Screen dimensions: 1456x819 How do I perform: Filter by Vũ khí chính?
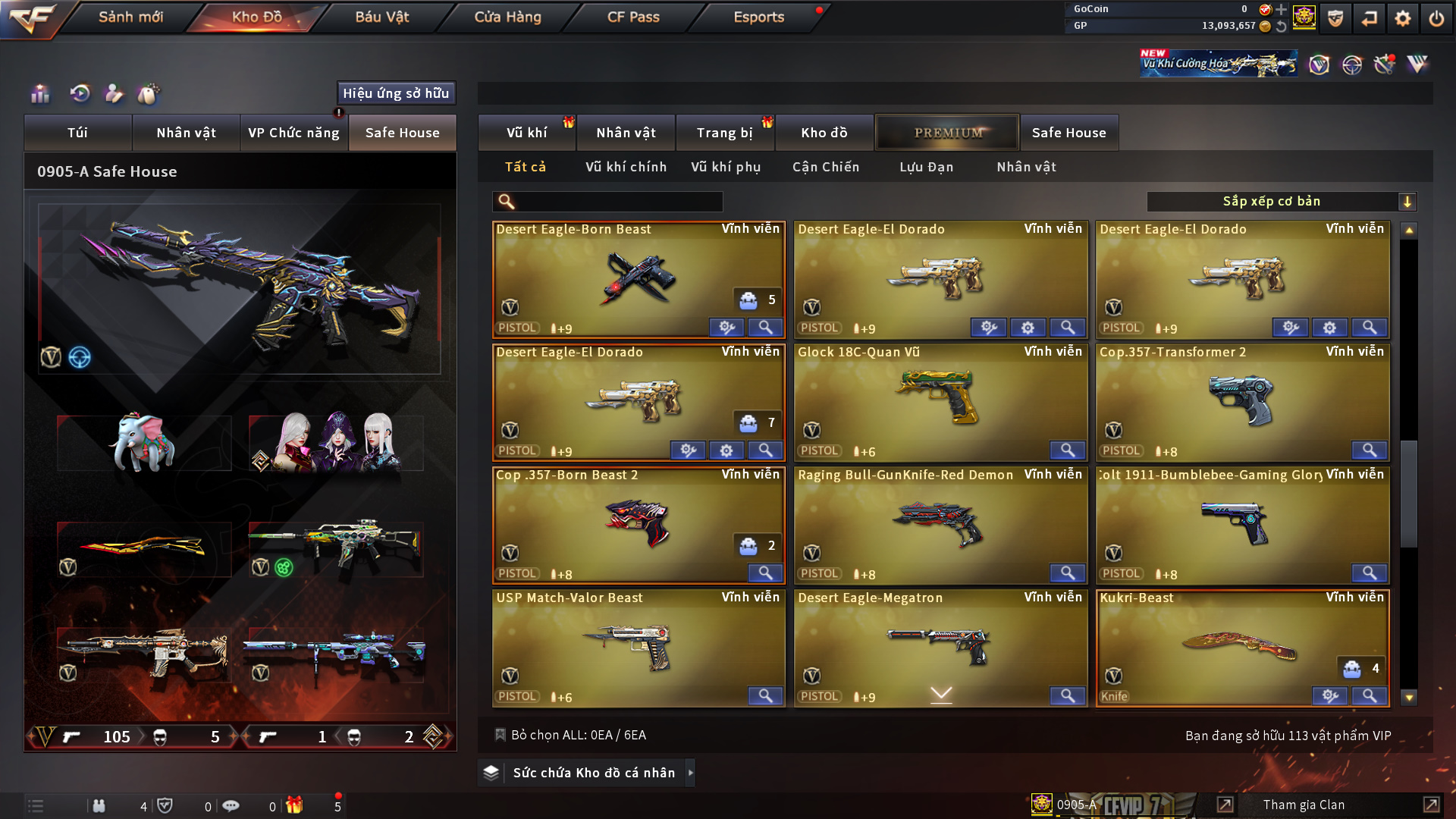coord(626,167)
